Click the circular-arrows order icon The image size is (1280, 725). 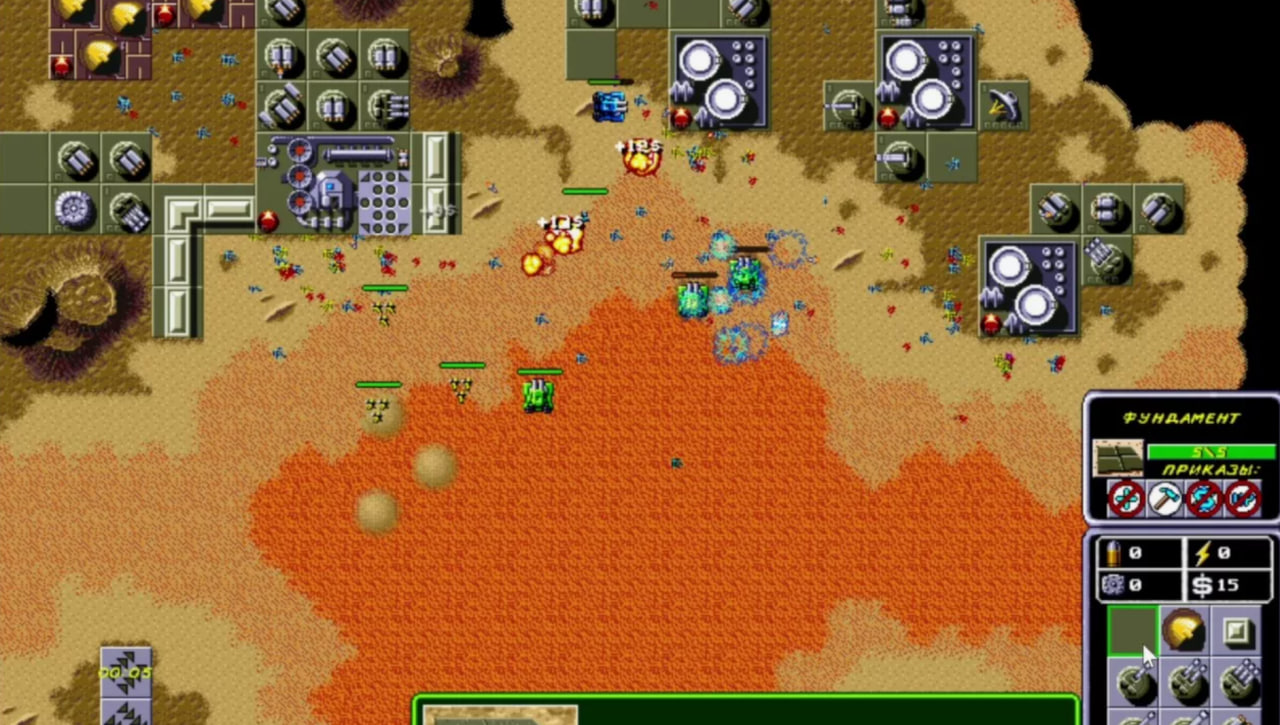(x=1203, y=498)
